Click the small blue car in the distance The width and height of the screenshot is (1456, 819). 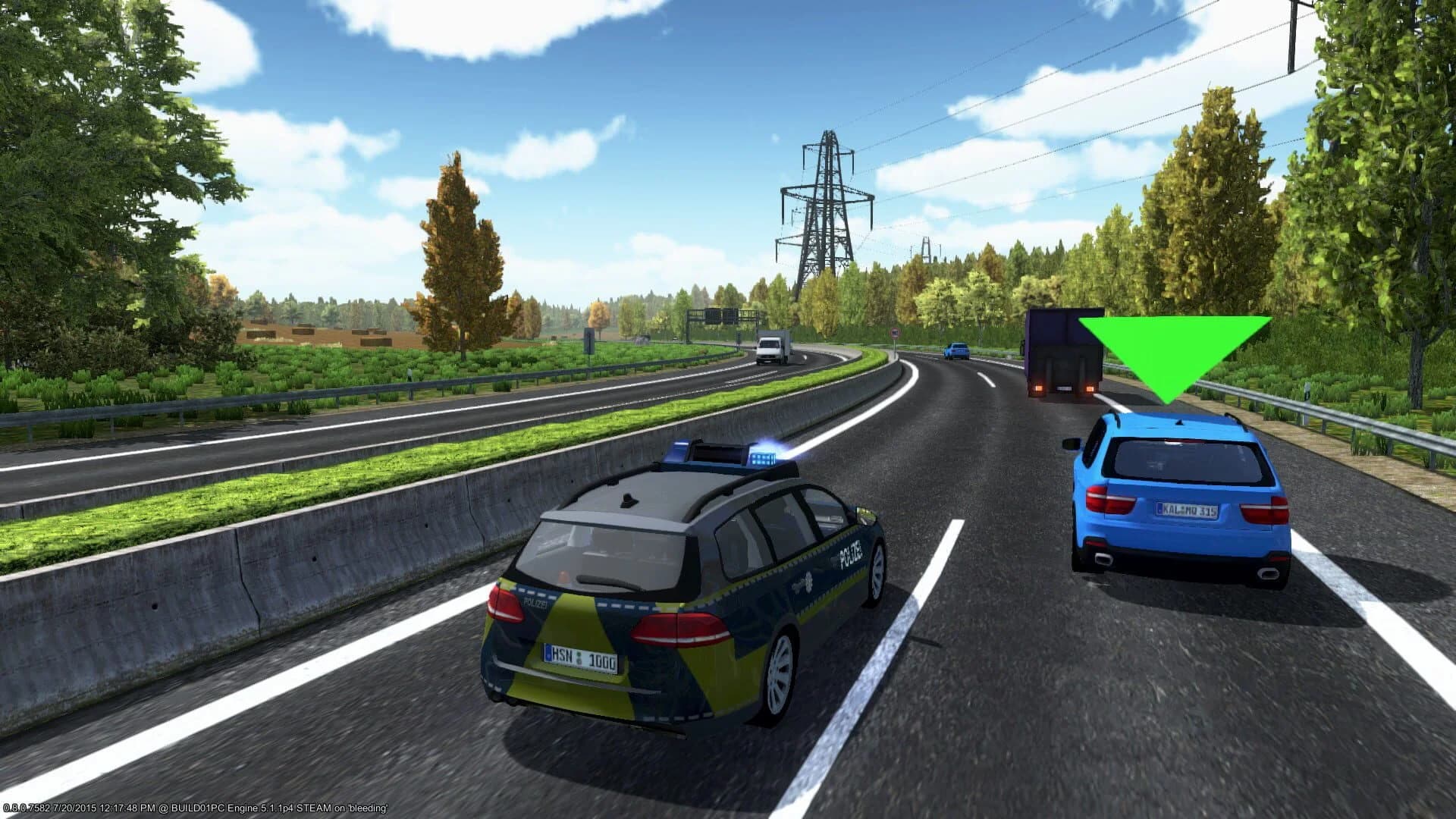[956, 350]
